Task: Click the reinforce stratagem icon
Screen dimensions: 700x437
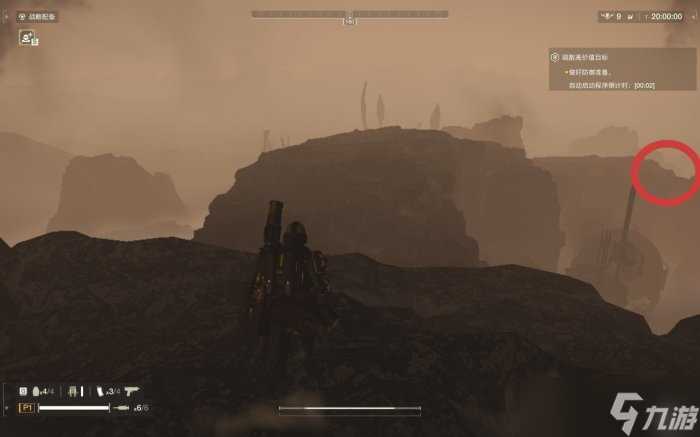Action: (26, 38)
